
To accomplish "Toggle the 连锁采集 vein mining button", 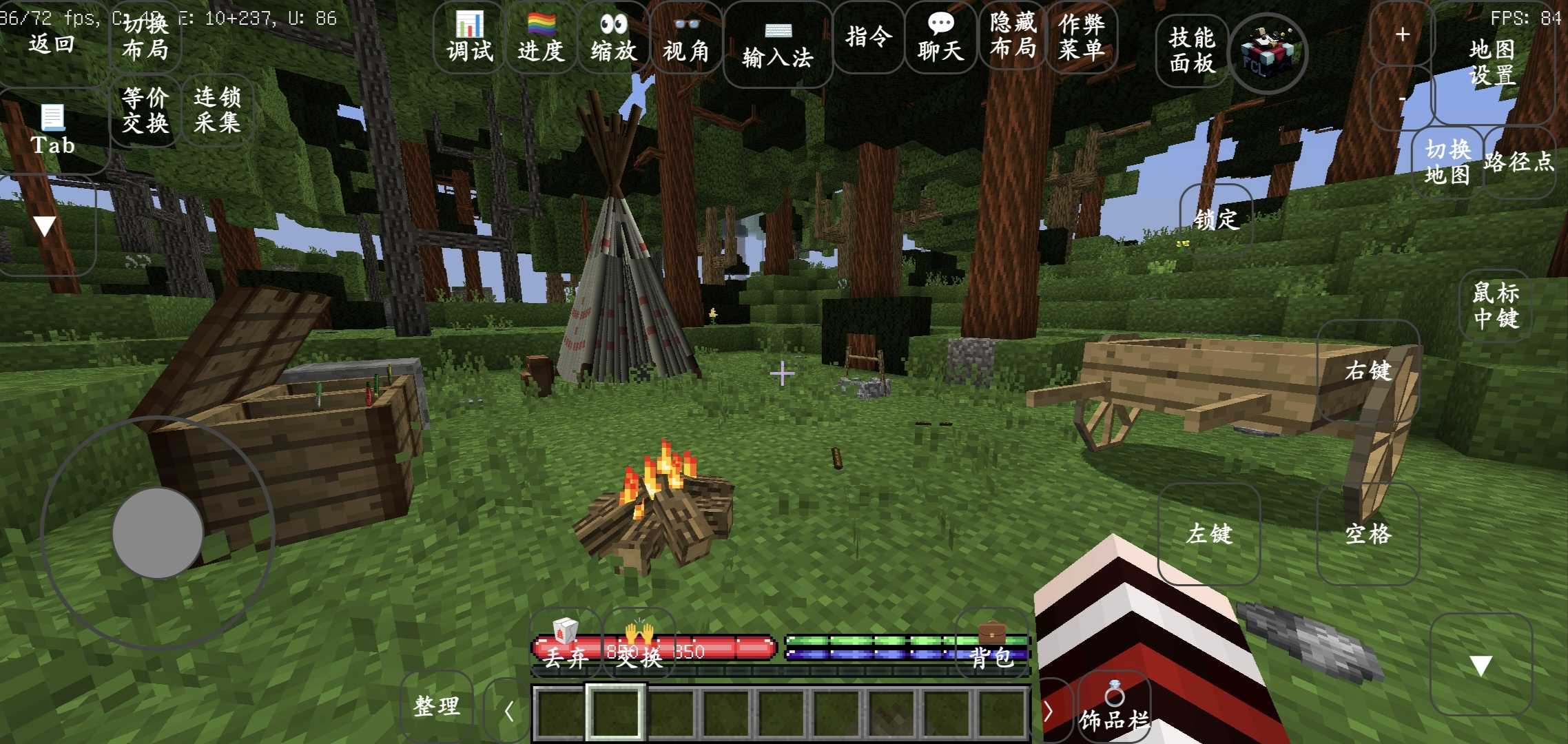I will pos(217,110).
